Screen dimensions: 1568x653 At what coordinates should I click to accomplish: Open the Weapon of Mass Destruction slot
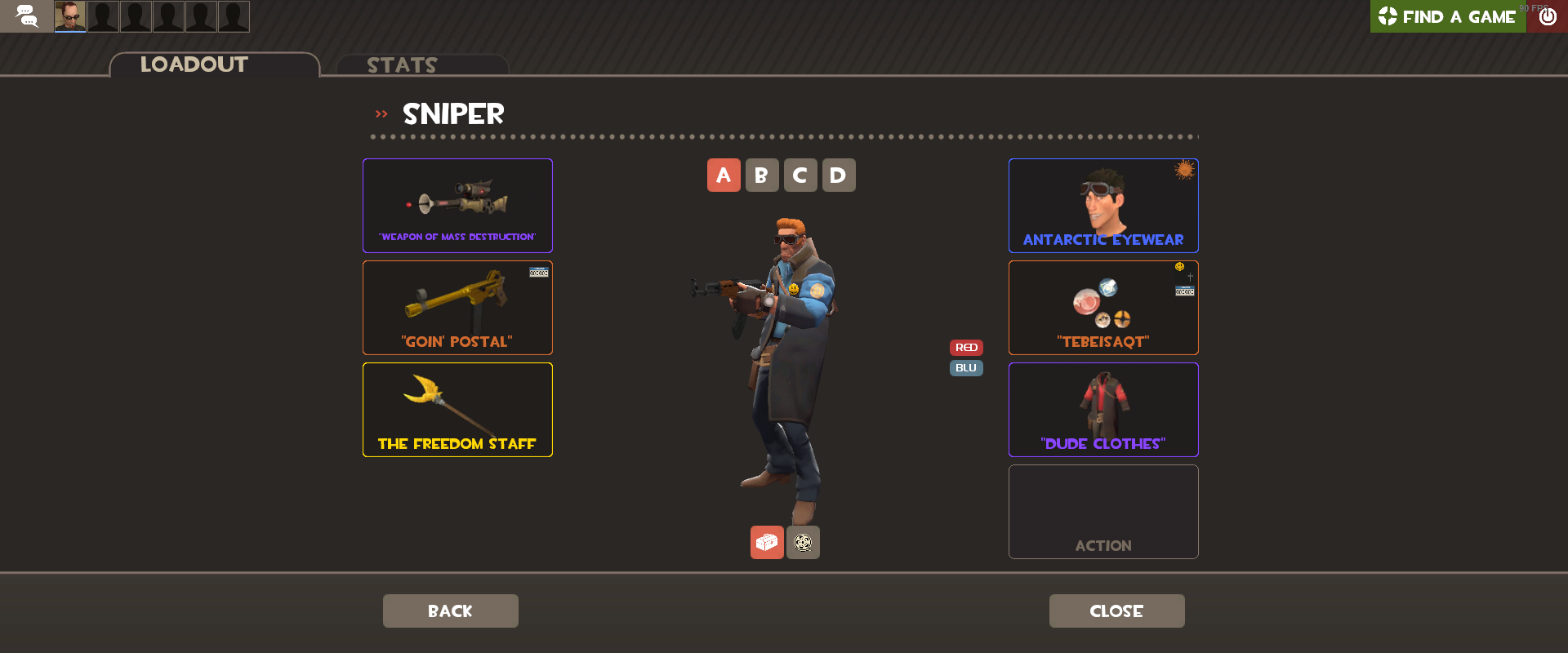point(457,206)
